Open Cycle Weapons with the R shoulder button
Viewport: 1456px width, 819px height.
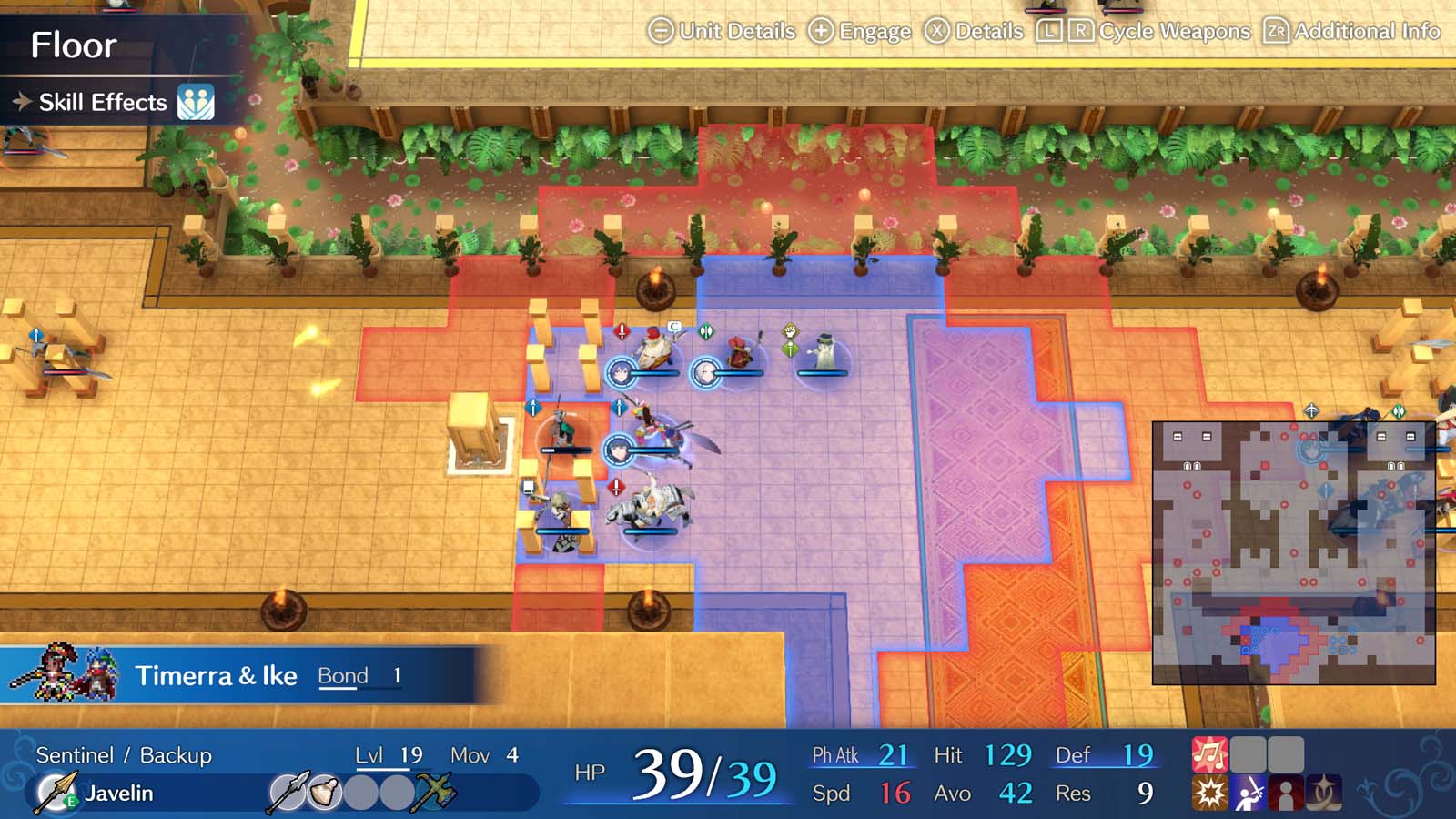1083,30
